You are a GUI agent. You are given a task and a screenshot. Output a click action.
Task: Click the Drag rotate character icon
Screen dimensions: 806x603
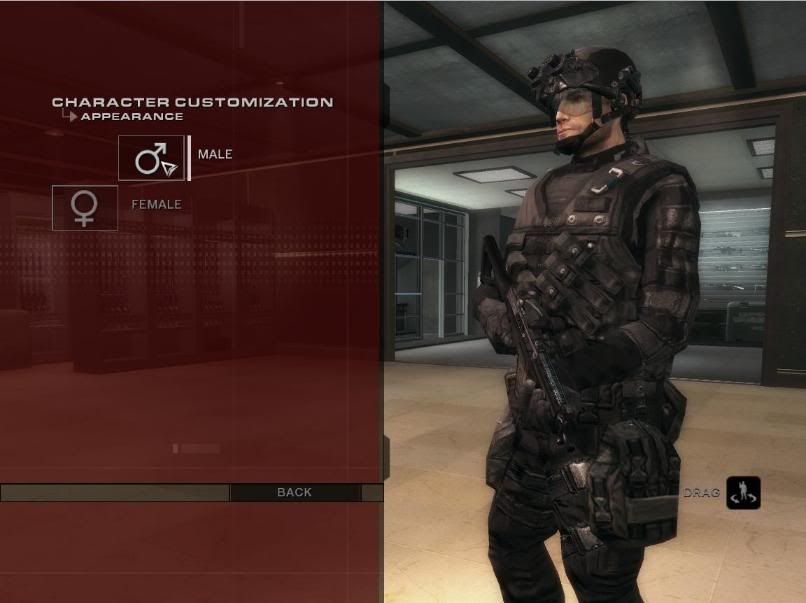click(743, 492)
